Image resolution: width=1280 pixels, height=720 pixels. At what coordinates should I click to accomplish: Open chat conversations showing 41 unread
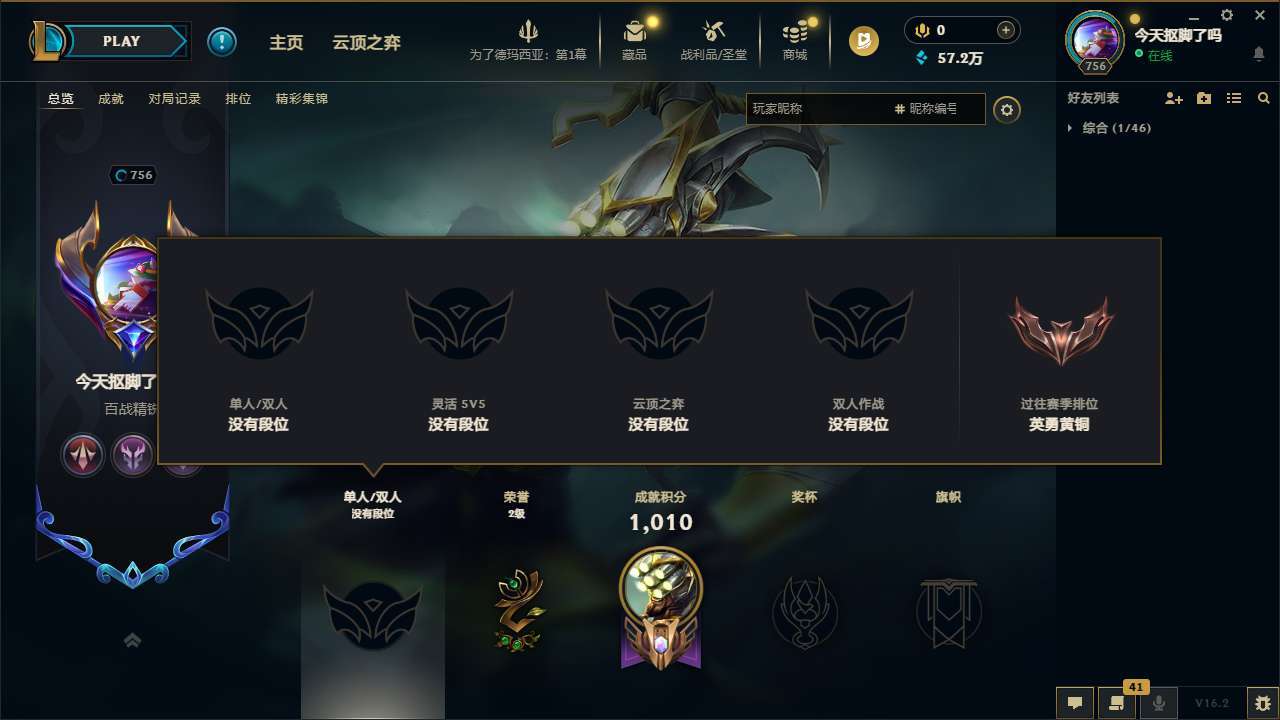click(x=1116, y=703)
